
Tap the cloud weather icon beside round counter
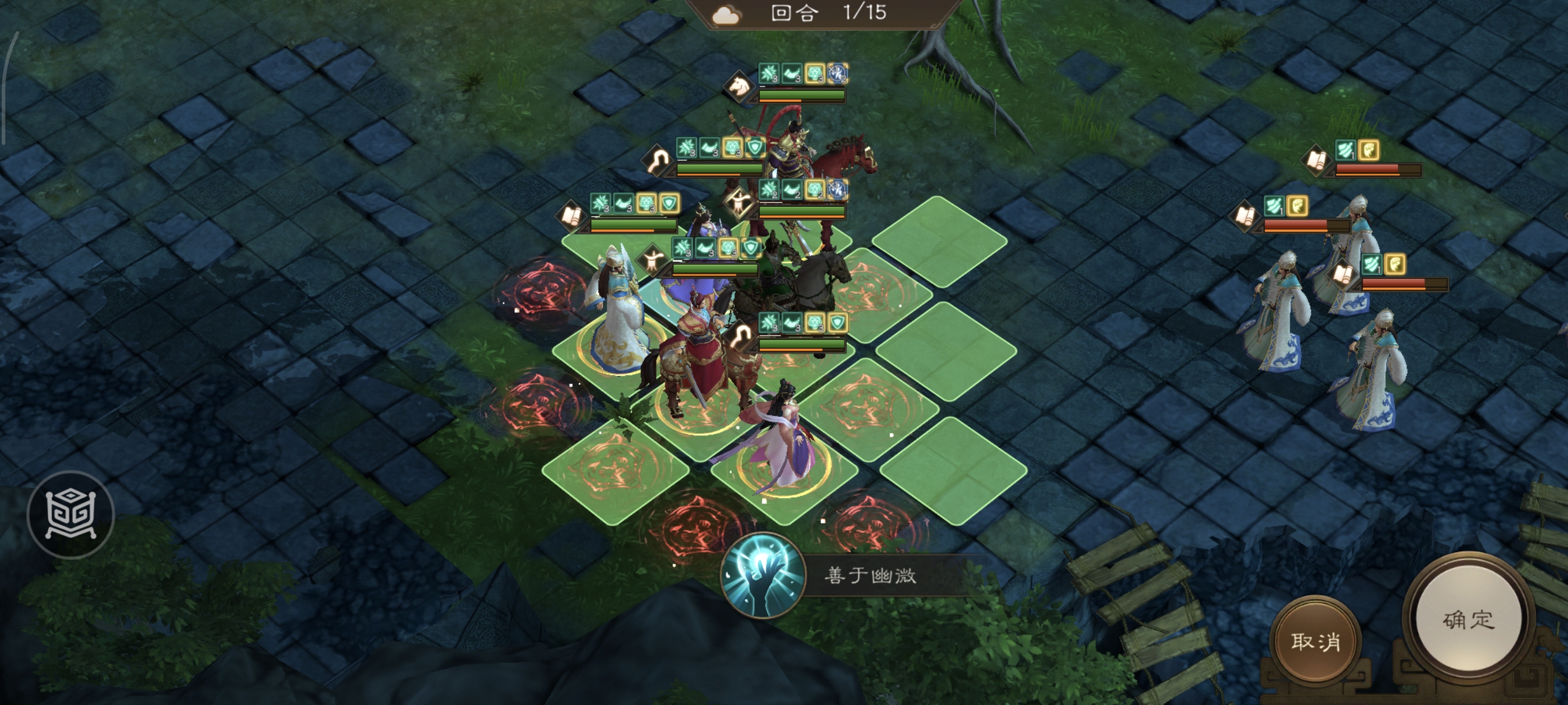[x=726, y=15]
